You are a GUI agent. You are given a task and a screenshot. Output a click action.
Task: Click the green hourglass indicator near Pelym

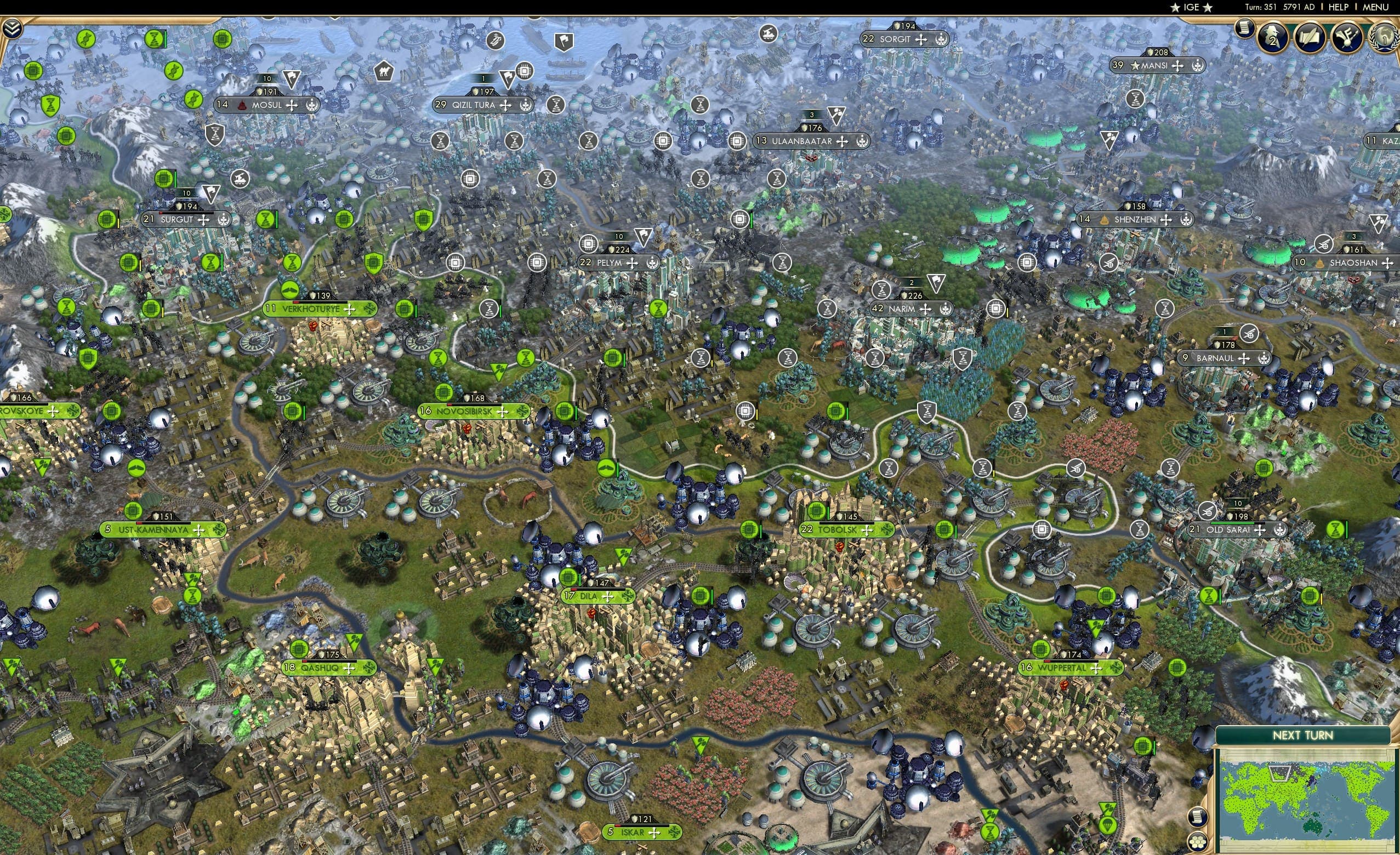click(659, 309)
